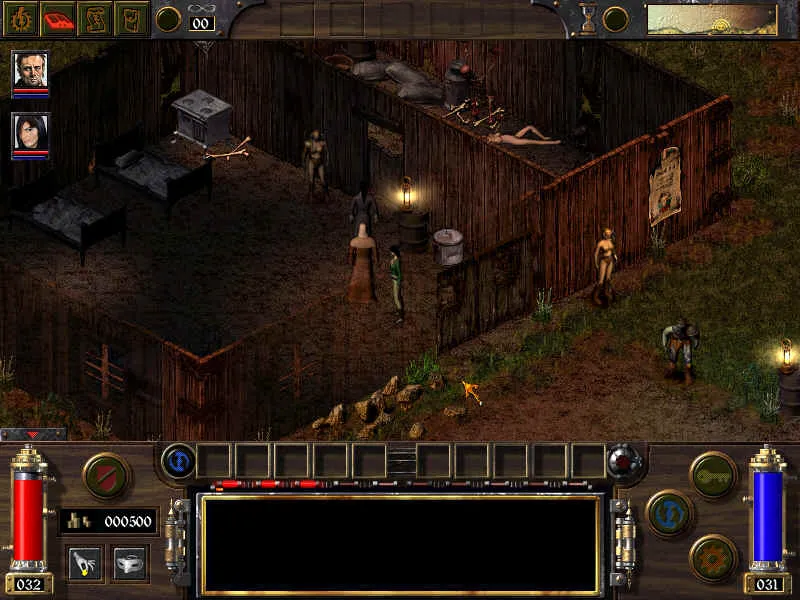Screen dimensions: 800x600
Task: Open the key-icon skills button
Action: tap(713, 473)
